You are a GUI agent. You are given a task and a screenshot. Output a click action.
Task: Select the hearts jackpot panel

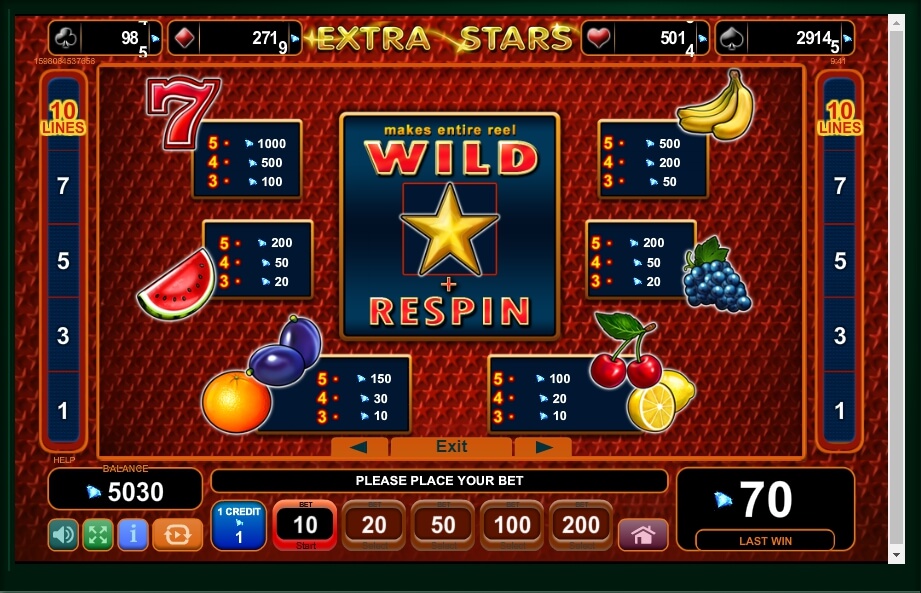coord(645,39)
